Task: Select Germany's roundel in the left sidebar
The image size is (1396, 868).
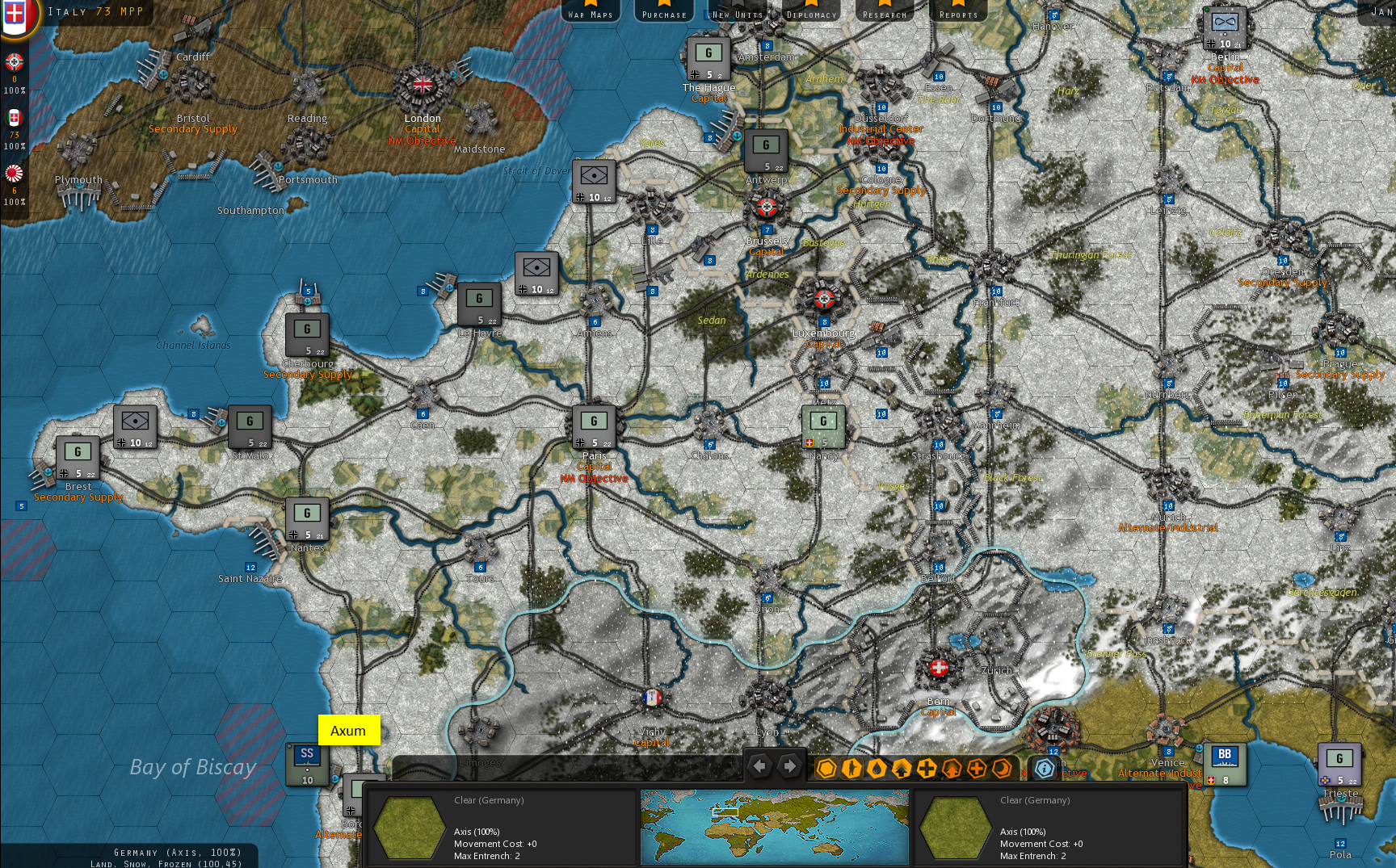Action: pos(14,62)
